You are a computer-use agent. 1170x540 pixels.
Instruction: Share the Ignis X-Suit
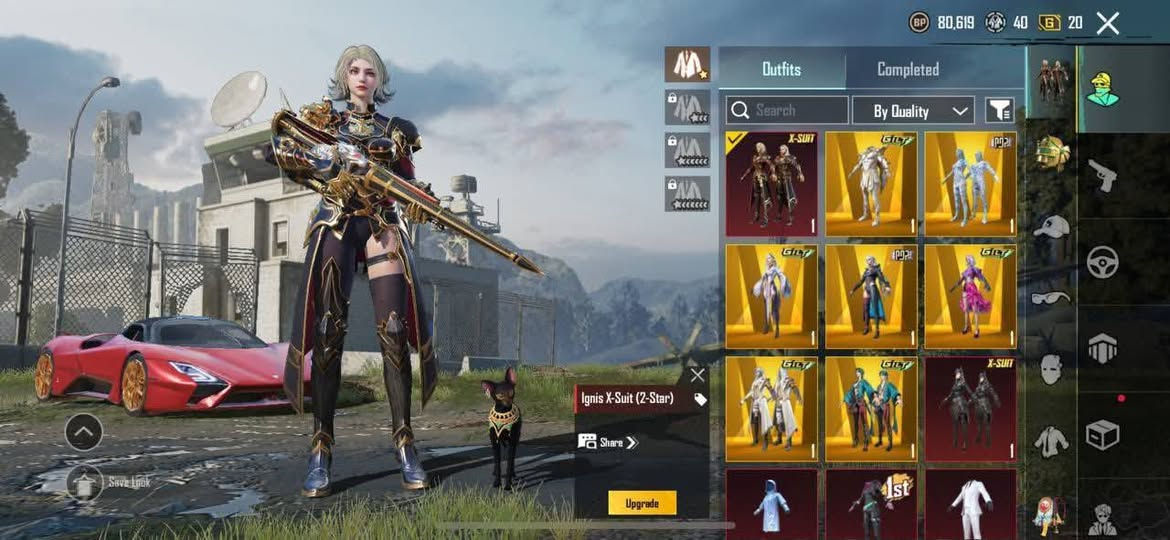(609, 442)
